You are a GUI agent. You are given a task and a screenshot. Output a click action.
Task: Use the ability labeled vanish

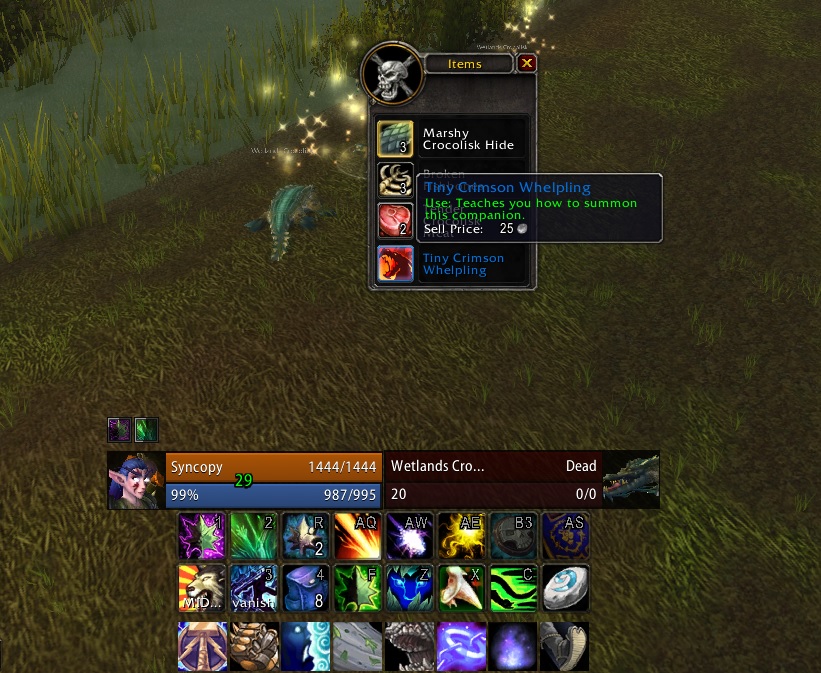tap(253, 587)
